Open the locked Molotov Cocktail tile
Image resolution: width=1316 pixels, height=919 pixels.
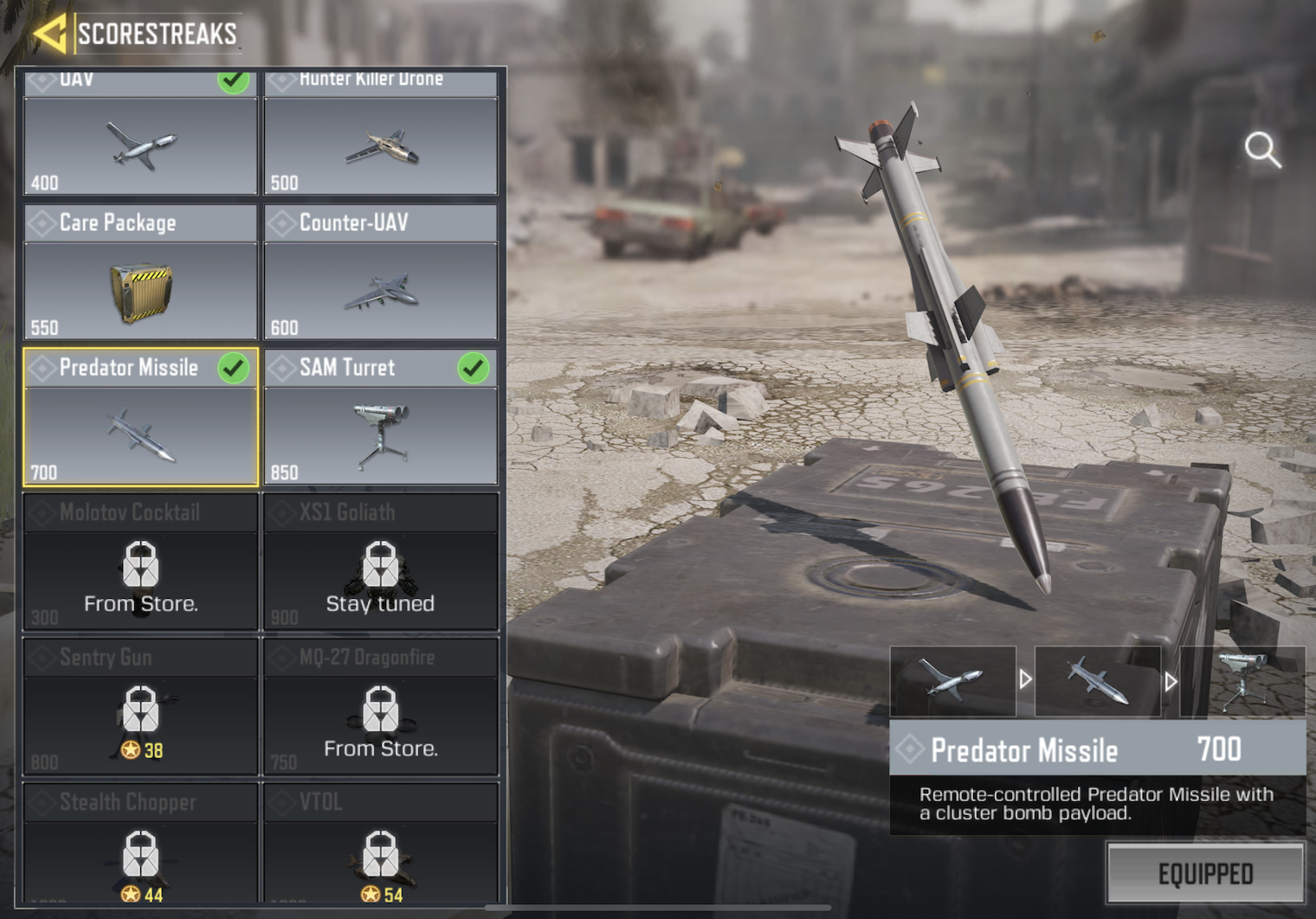click(140, 562)
